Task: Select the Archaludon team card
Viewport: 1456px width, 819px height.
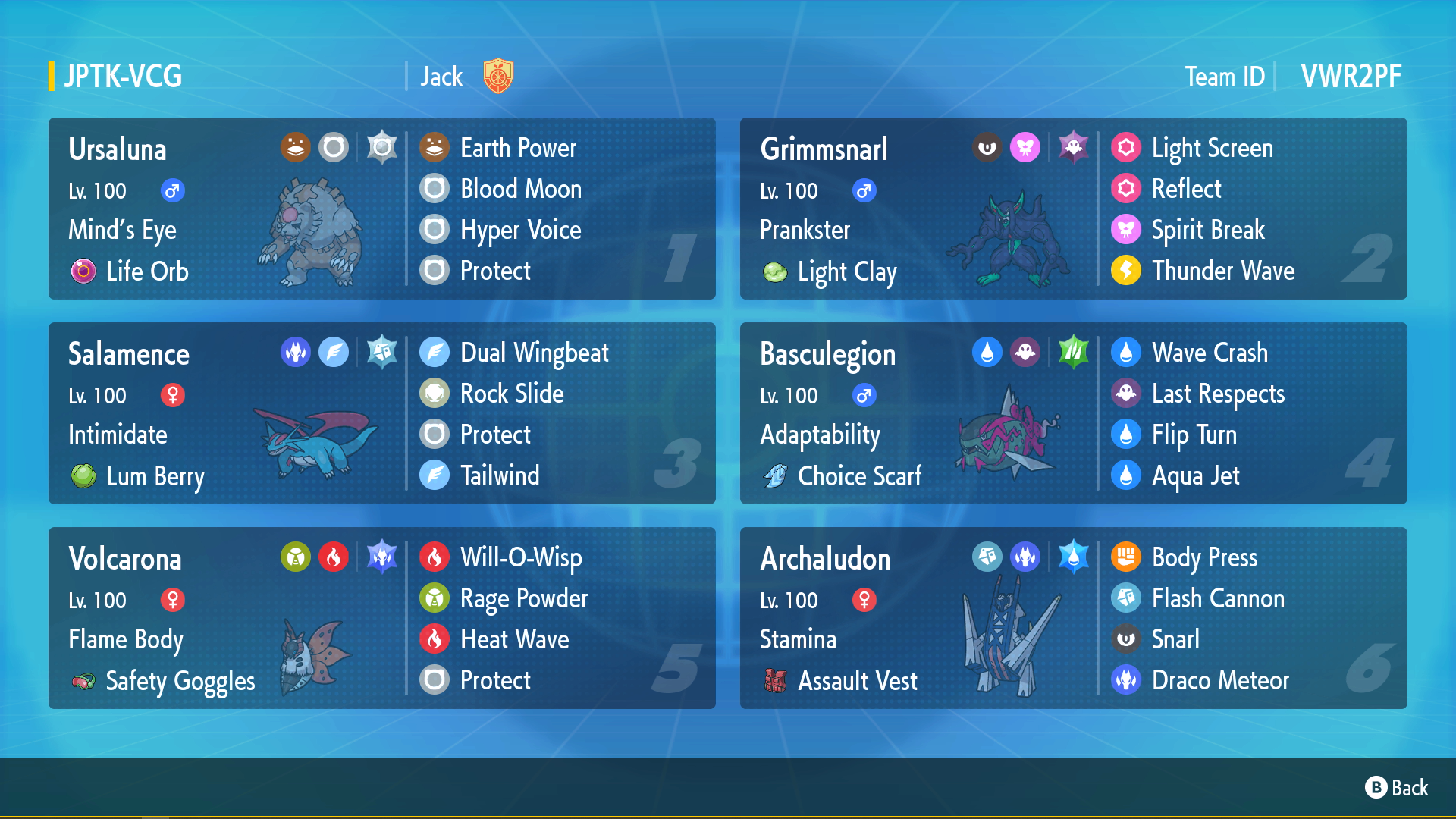Action: pyautogui.click(x=1073, y=618)
